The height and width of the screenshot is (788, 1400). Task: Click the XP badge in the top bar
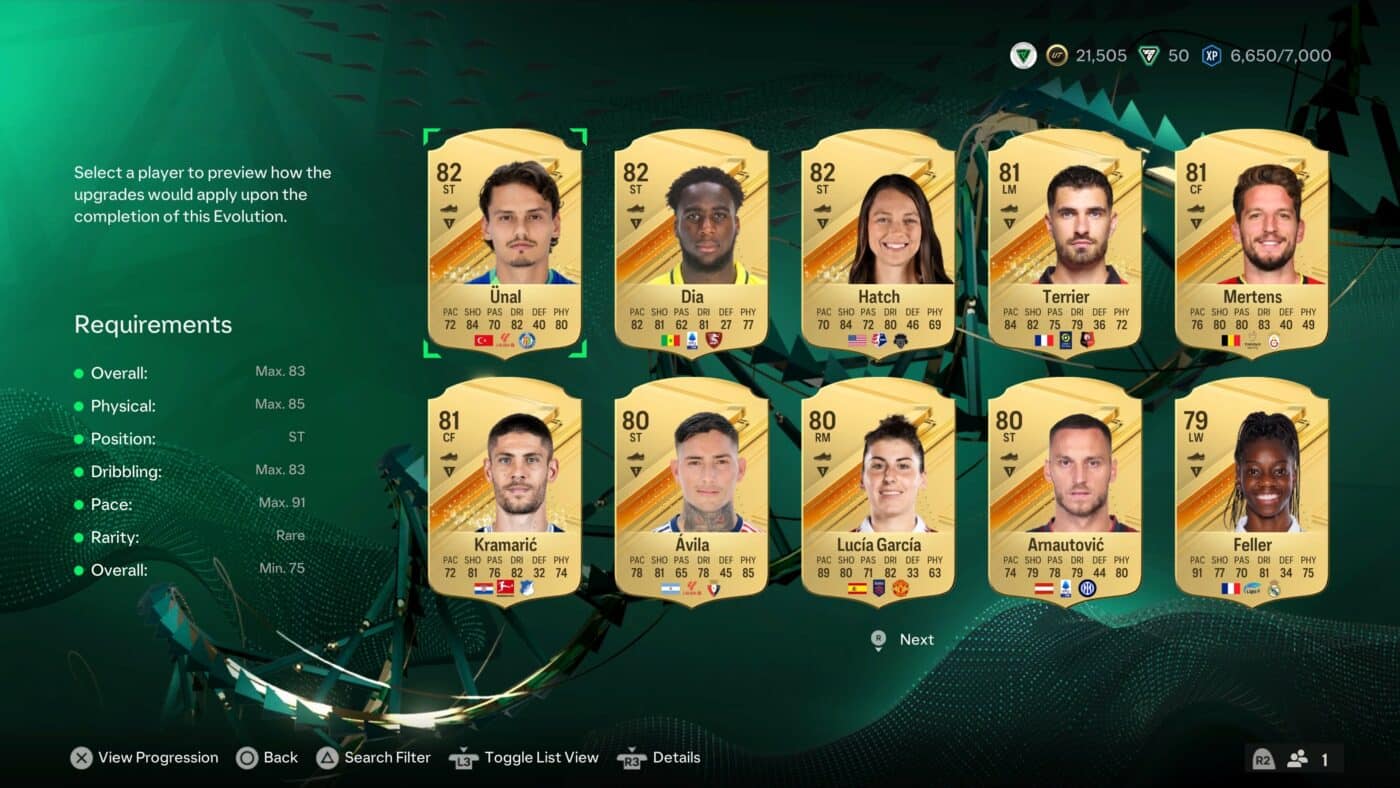pos(1212,55)
